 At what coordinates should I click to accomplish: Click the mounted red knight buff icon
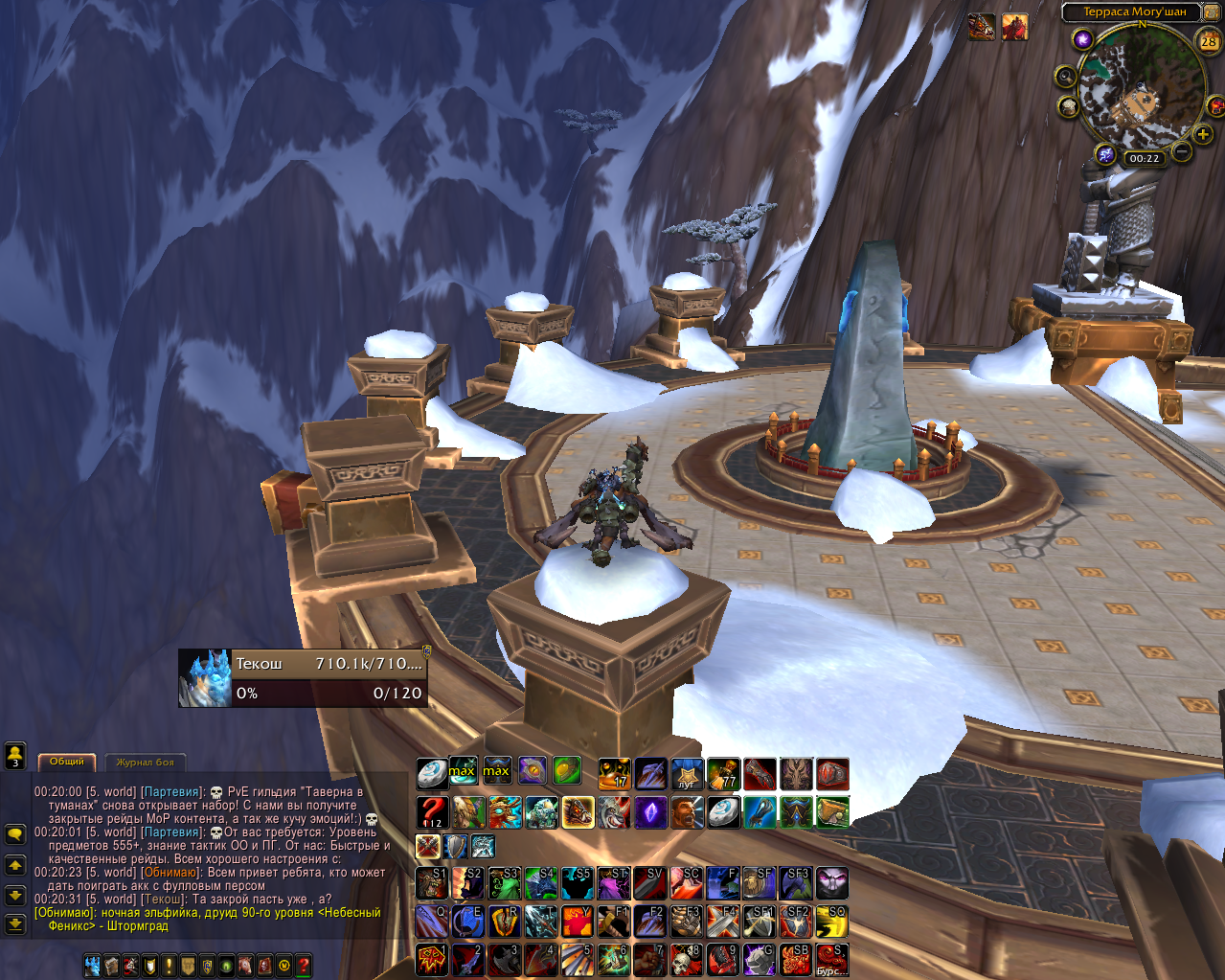click(1015, 28)
